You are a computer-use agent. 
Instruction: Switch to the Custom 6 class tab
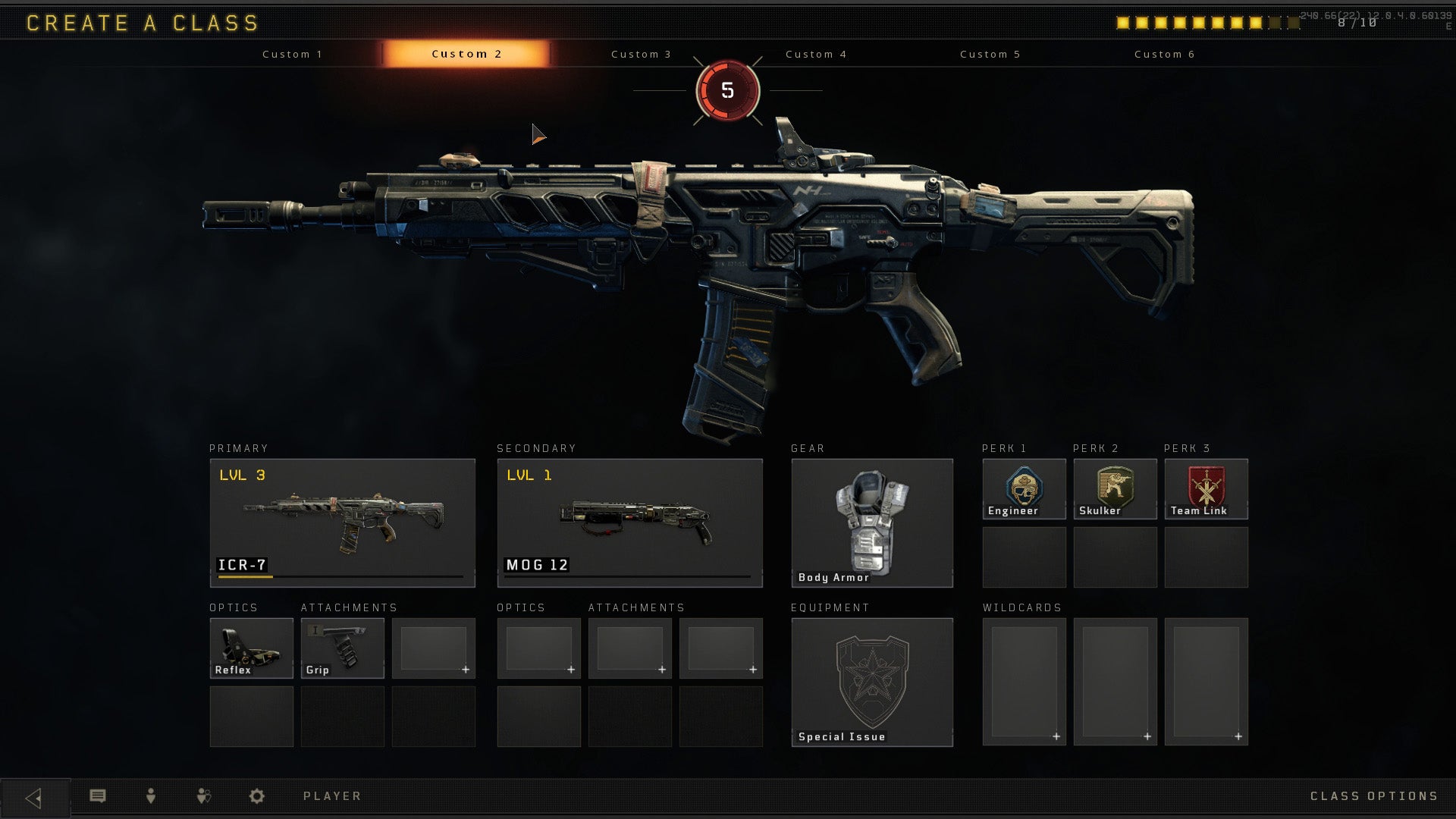pos(1164,54)
